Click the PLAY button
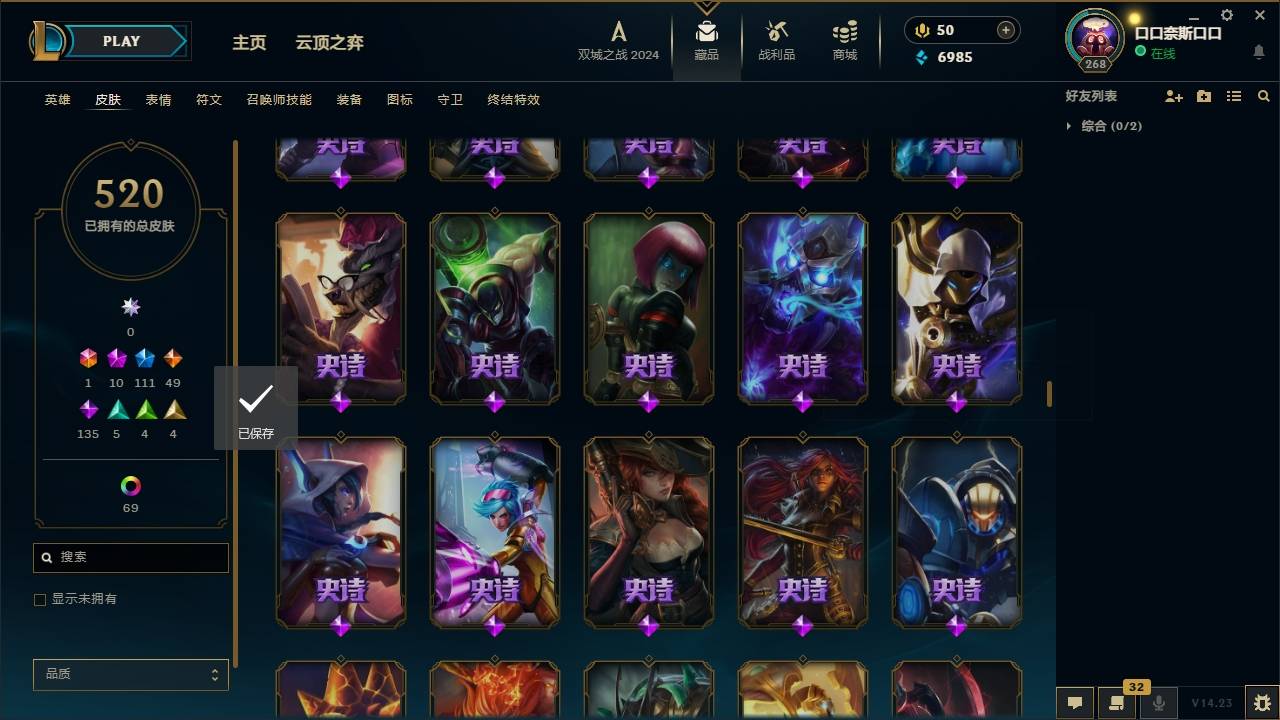This screenshot has width=1280, height=720. (121, 41)
